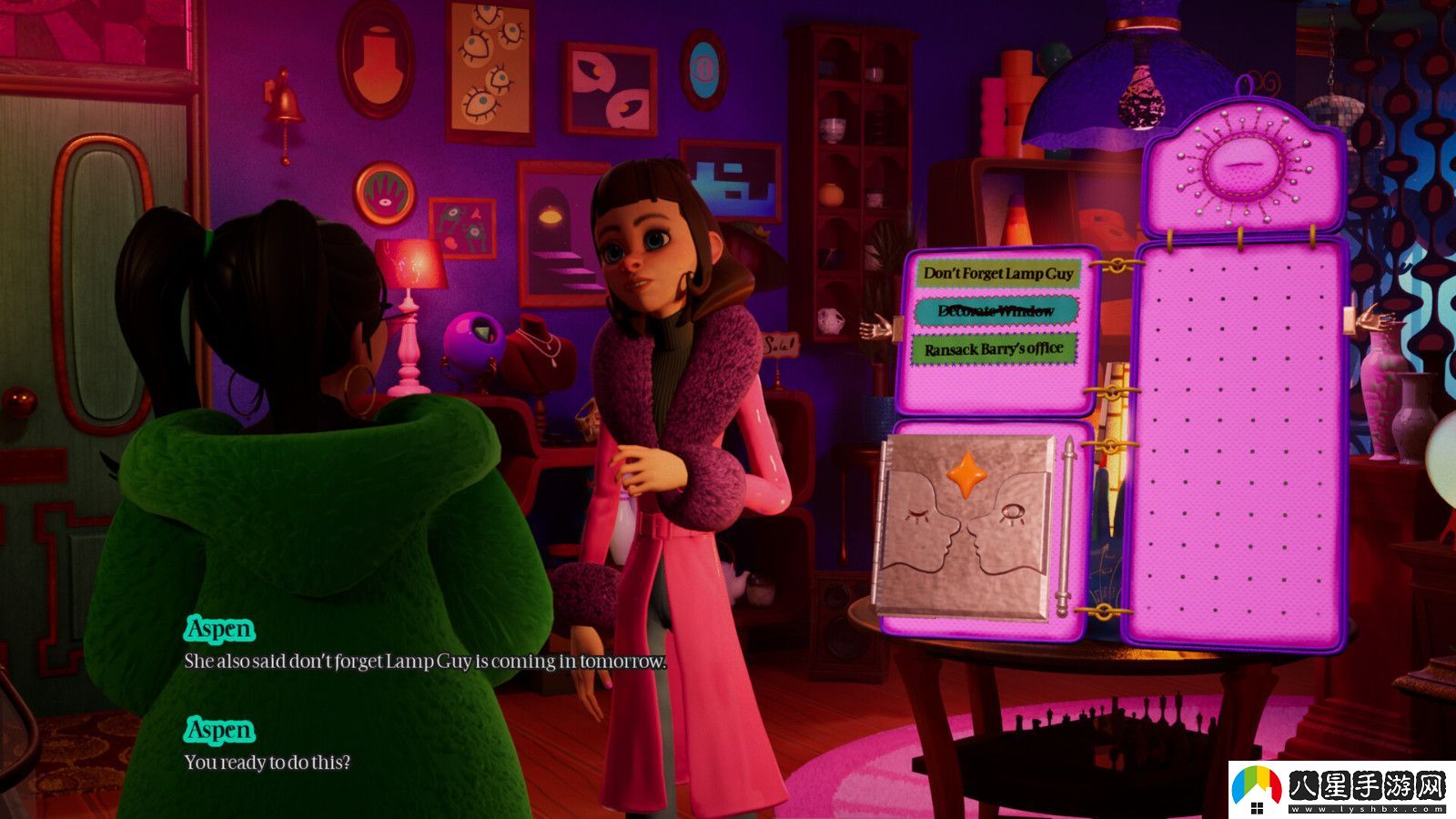The image size is (1456, 819).
Task: Click the crossed-out Decorate Window note
Action: 996,311
